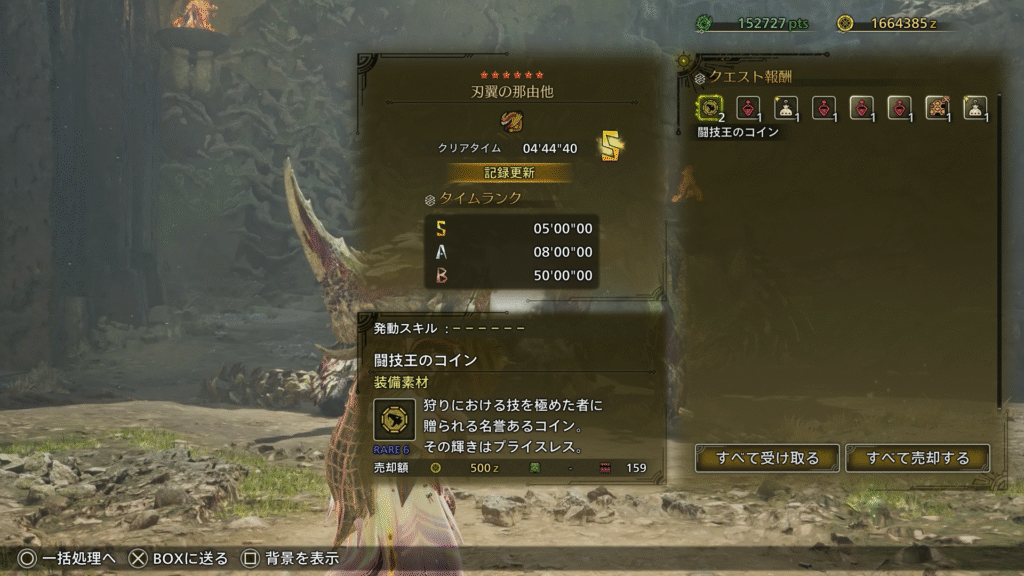Choose すべて受け取る to receive all rewards
The height and width of the screenshot is (576, 1024).
(x=767, y=458)
